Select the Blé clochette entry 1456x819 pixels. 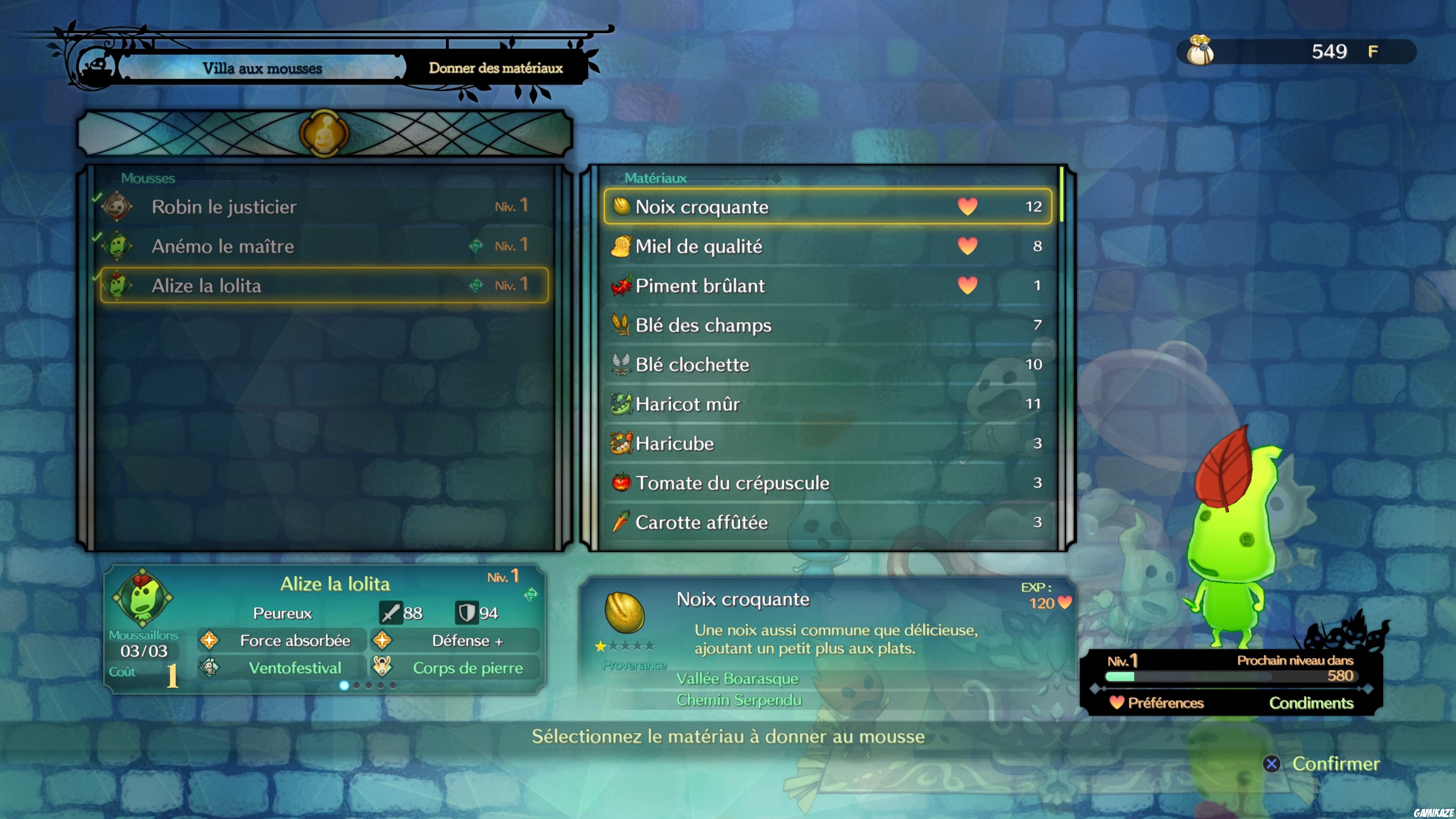tap(827, 364)
